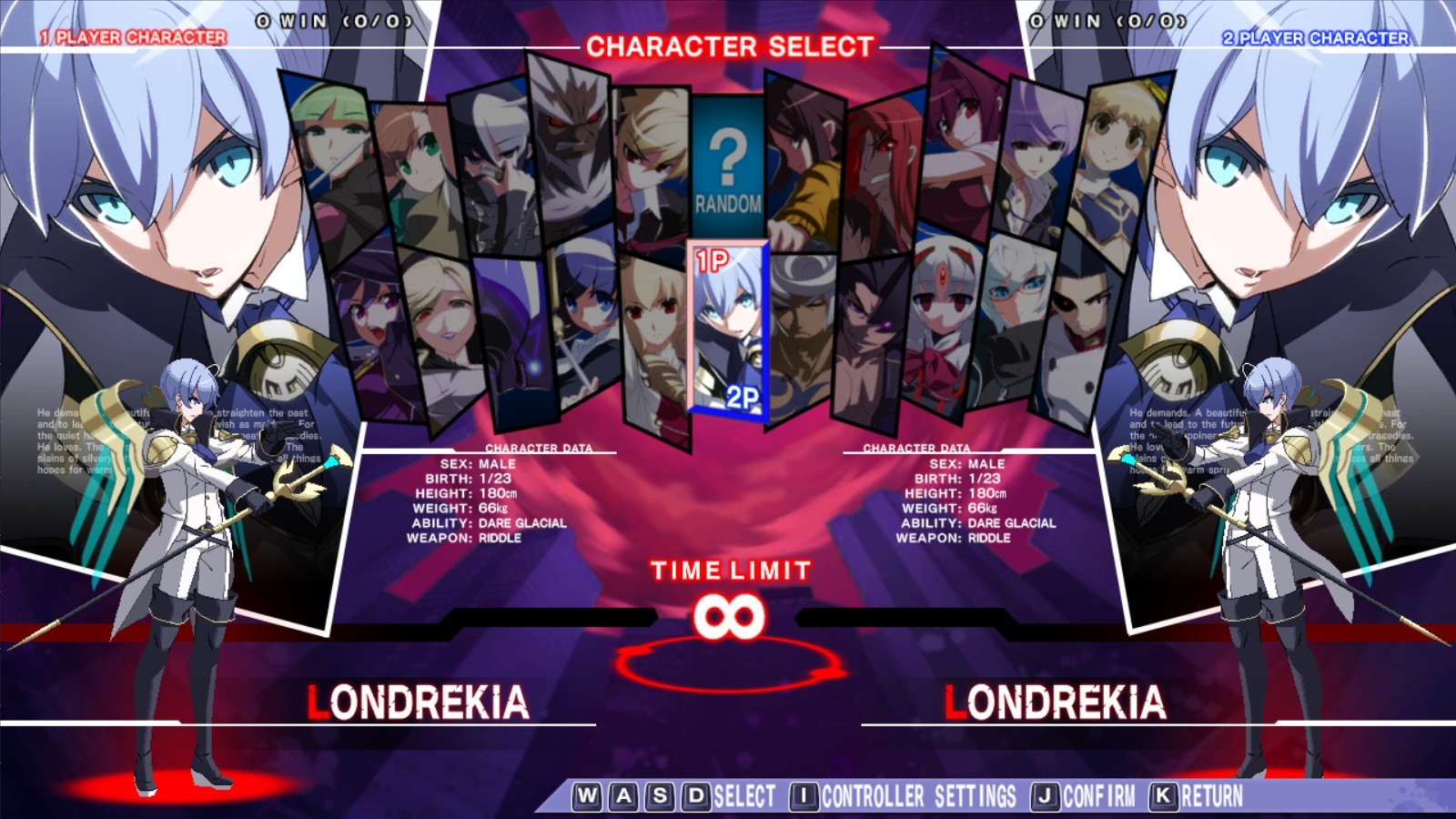
Task: Click the left Londrekia name banner
Action: (416, 701)
